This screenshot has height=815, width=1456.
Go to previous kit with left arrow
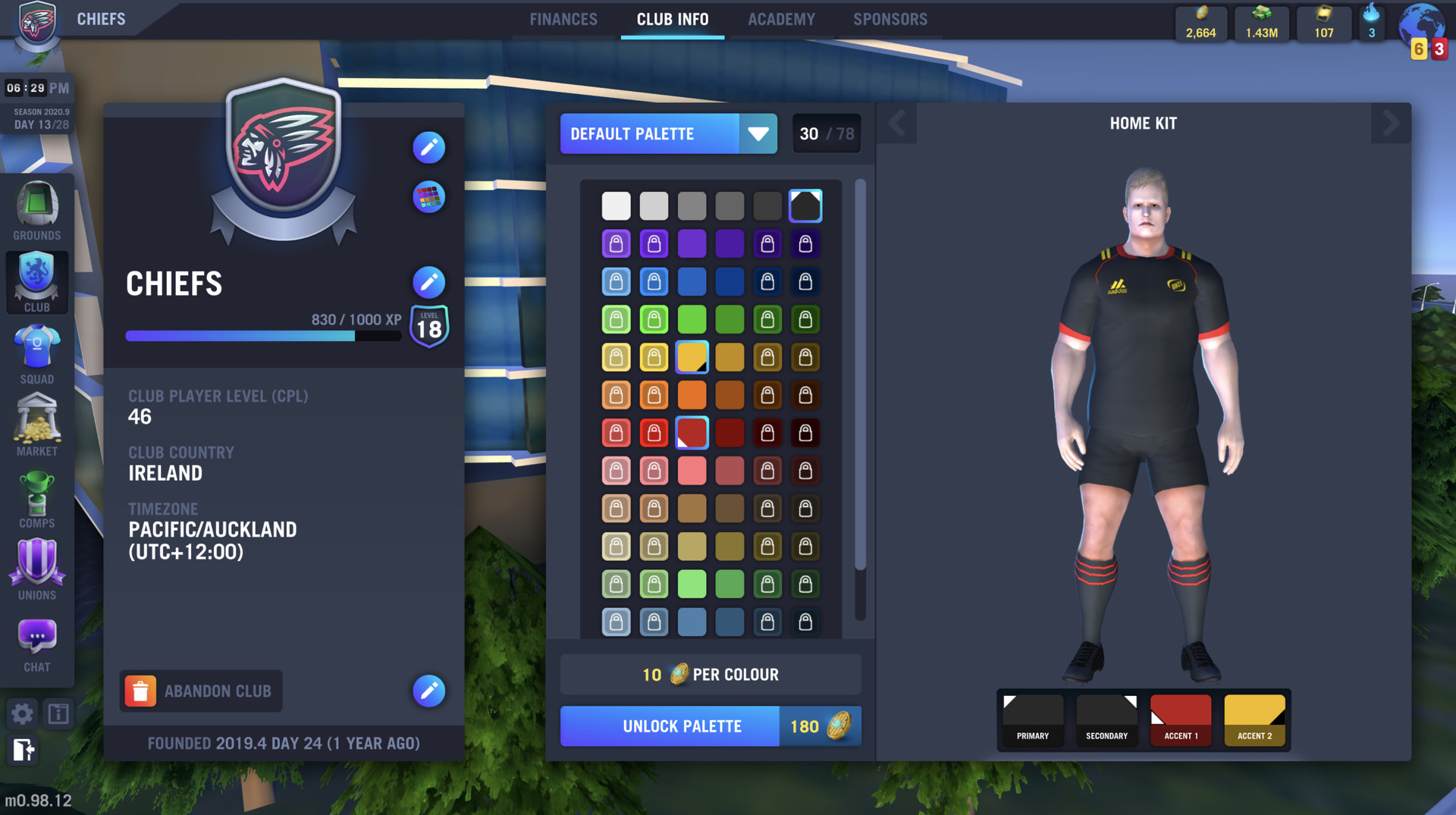tap(897, 123)
